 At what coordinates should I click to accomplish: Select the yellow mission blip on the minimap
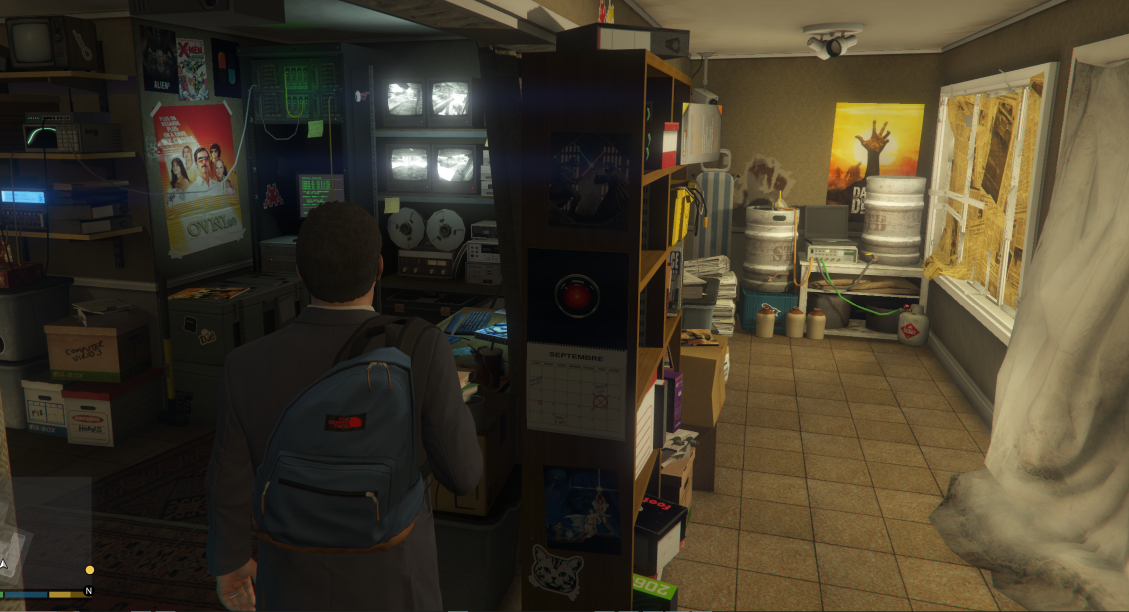pos(90,570)
